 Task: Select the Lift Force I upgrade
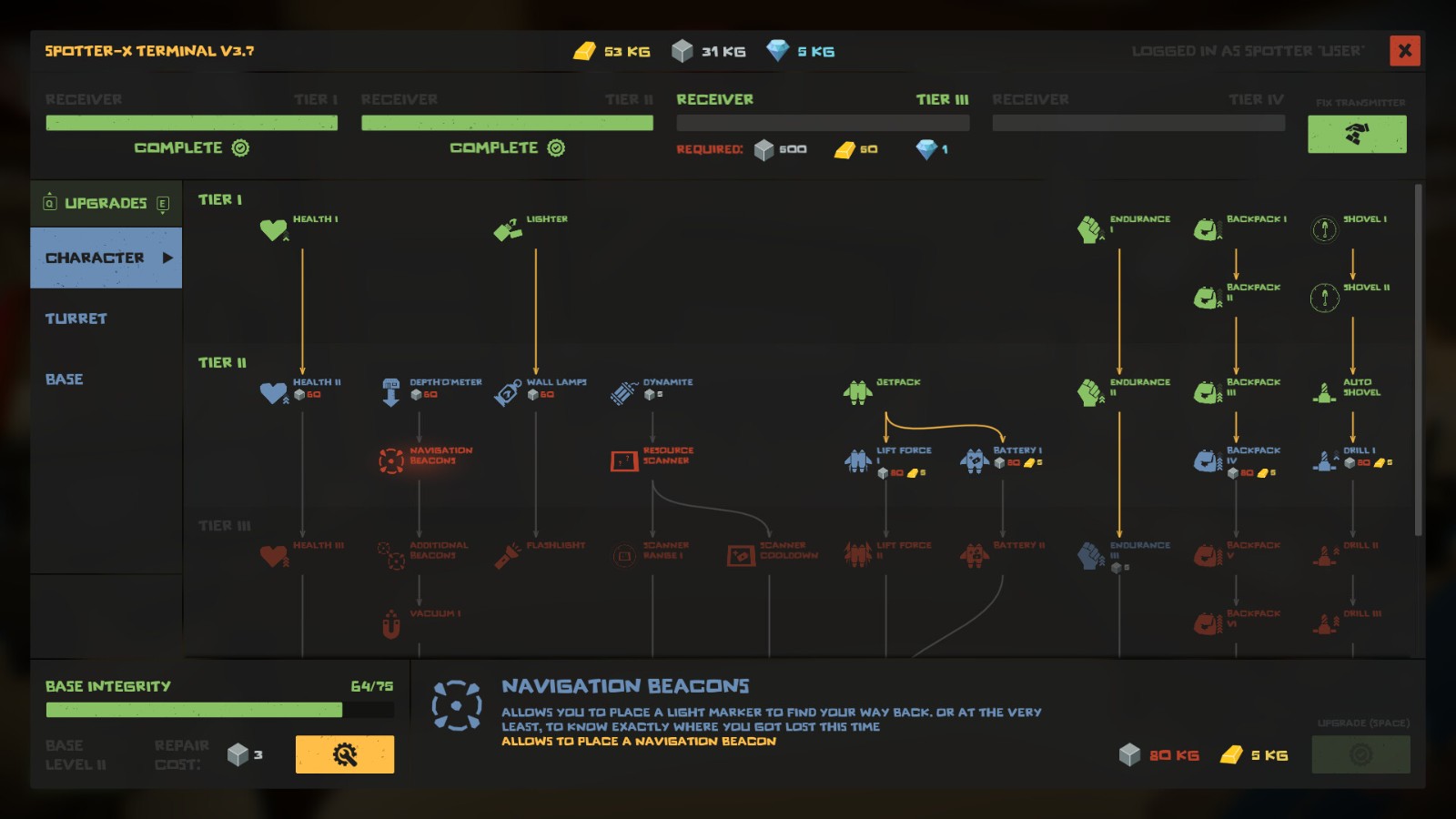[x=857, y=460]
